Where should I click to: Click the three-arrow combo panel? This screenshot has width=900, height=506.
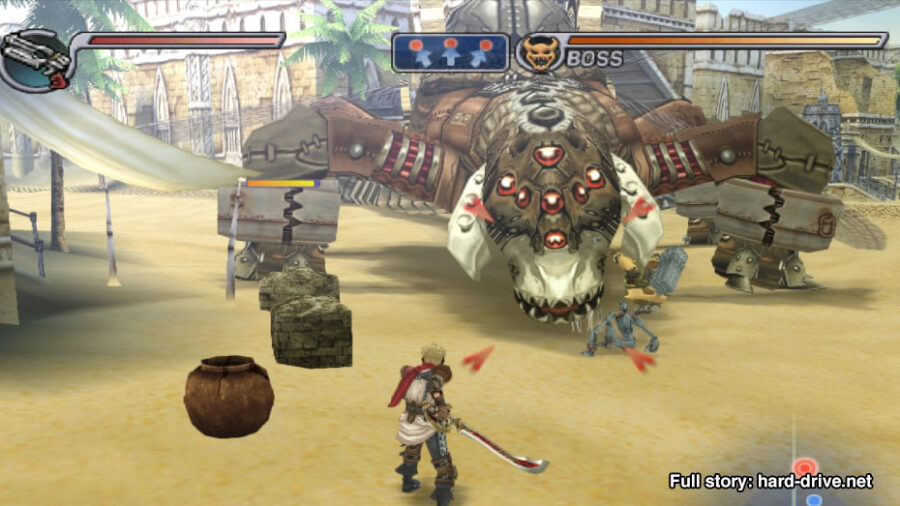(450, 53)
